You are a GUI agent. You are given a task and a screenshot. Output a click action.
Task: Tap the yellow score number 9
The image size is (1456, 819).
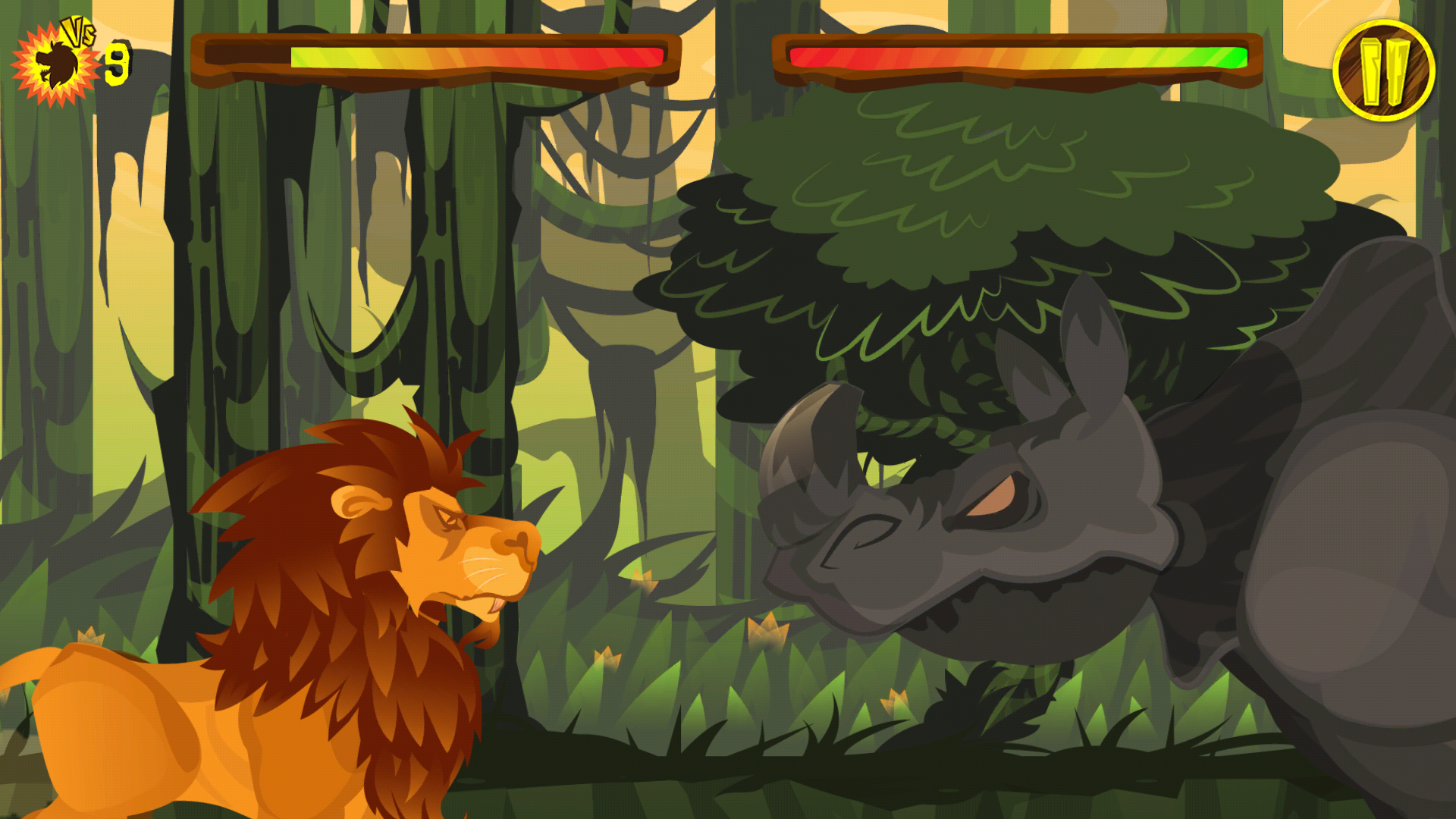118,63
